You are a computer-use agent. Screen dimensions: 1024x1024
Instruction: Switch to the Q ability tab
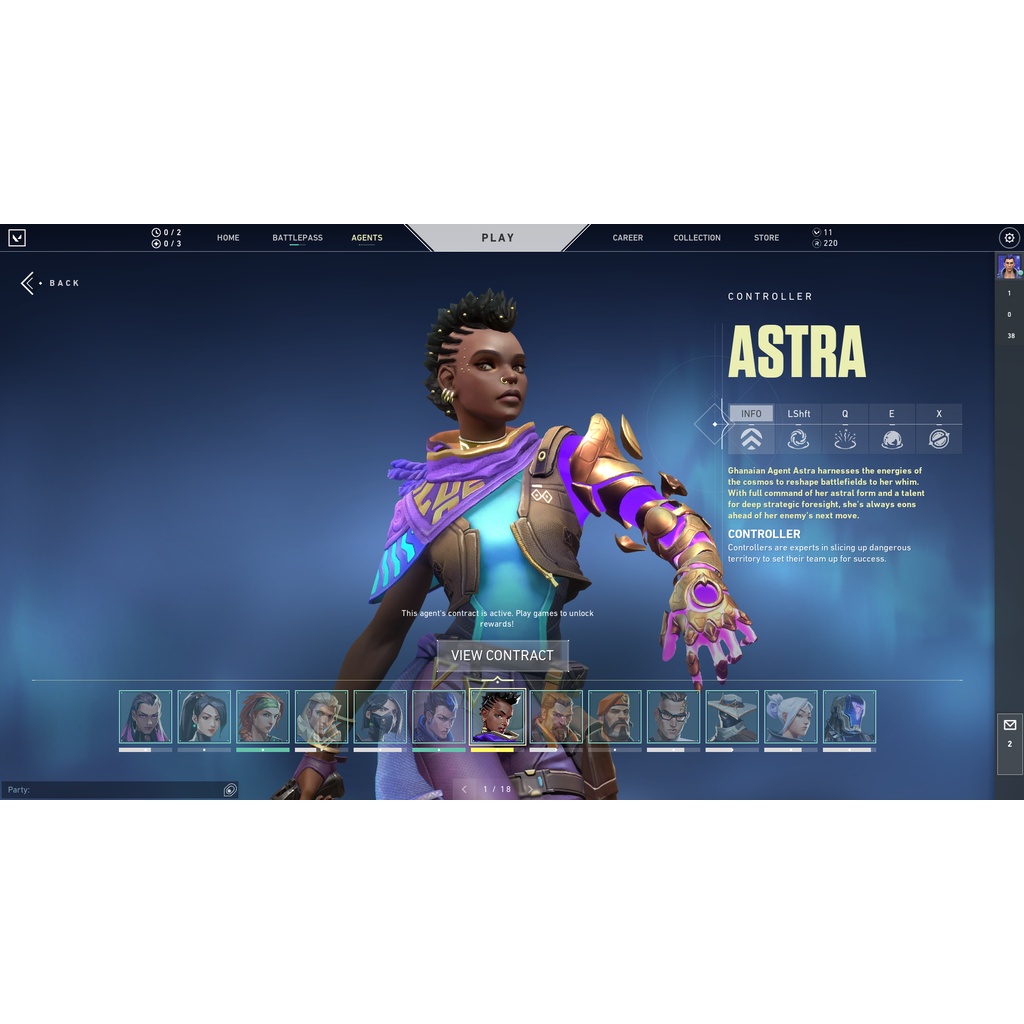[845, 428]
